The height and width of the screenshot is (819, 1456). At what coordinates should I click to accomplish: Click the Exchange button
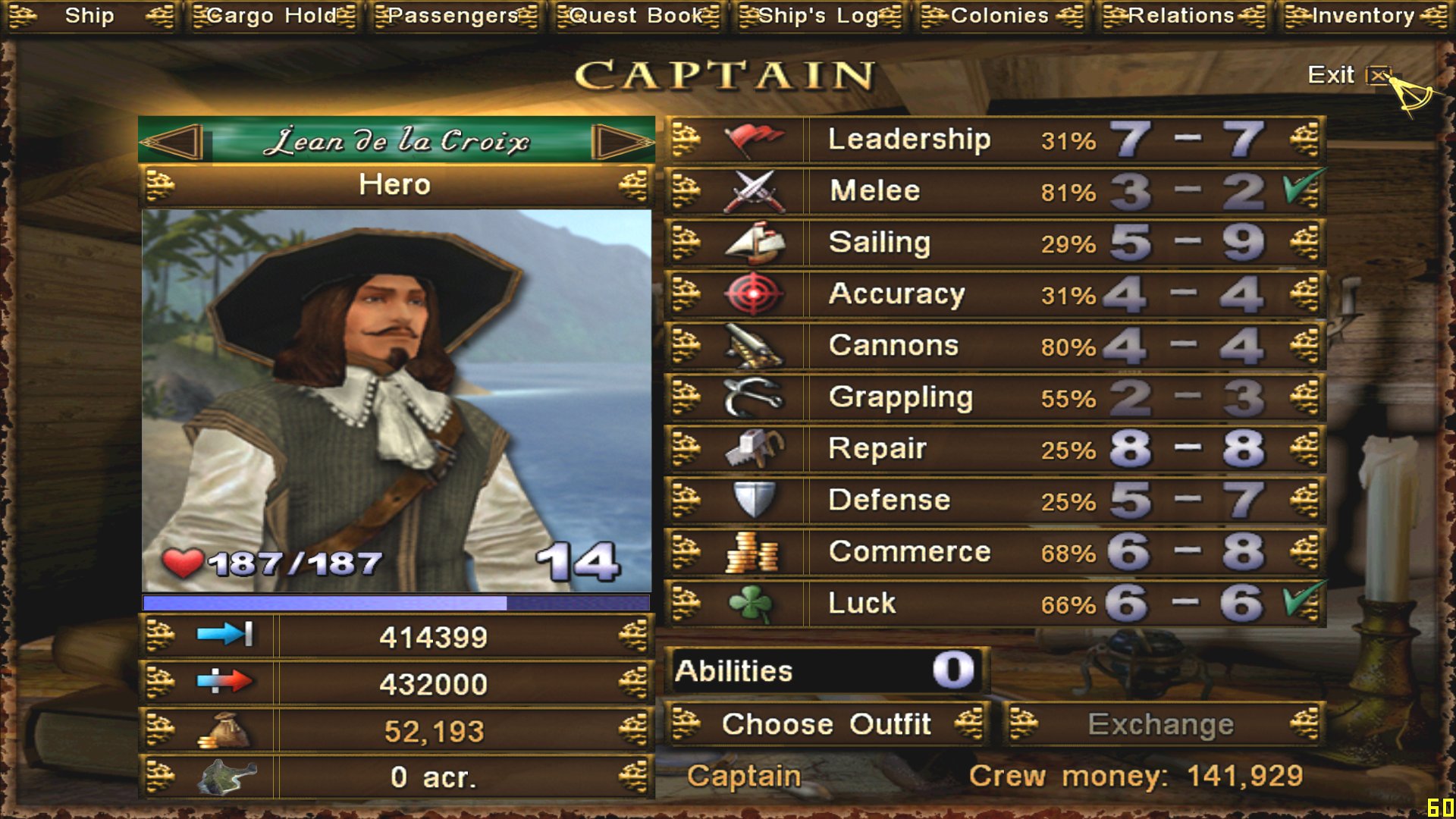click(x=1160, y=724)
